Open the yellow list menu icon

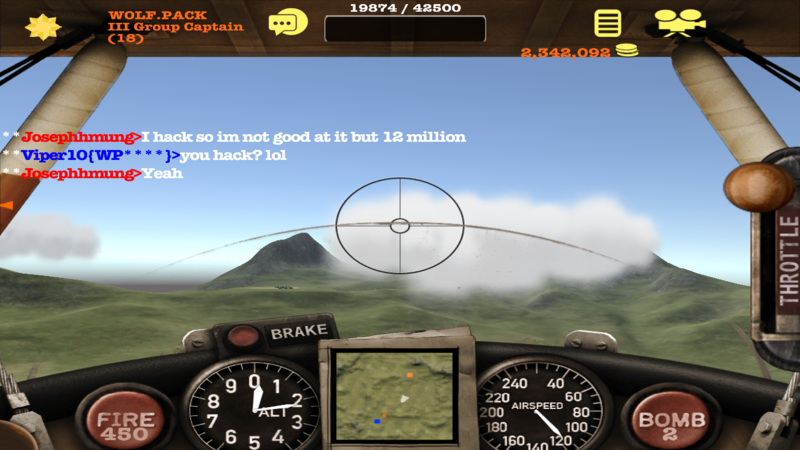606,23
